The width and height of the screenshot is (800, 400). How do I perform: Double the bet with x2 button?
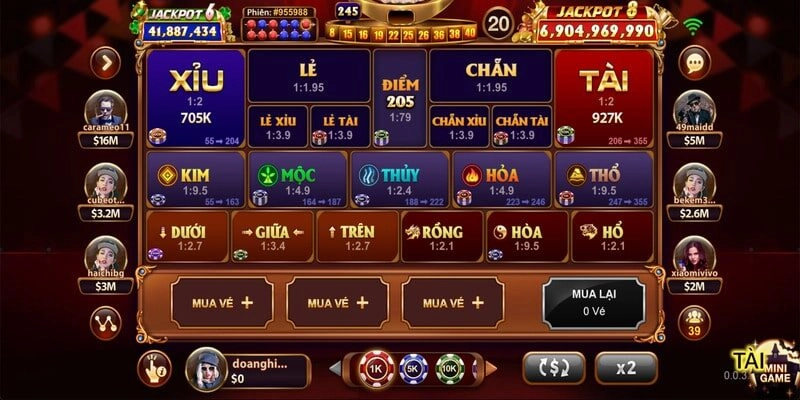pyautogui.click(x=626, y=367)
